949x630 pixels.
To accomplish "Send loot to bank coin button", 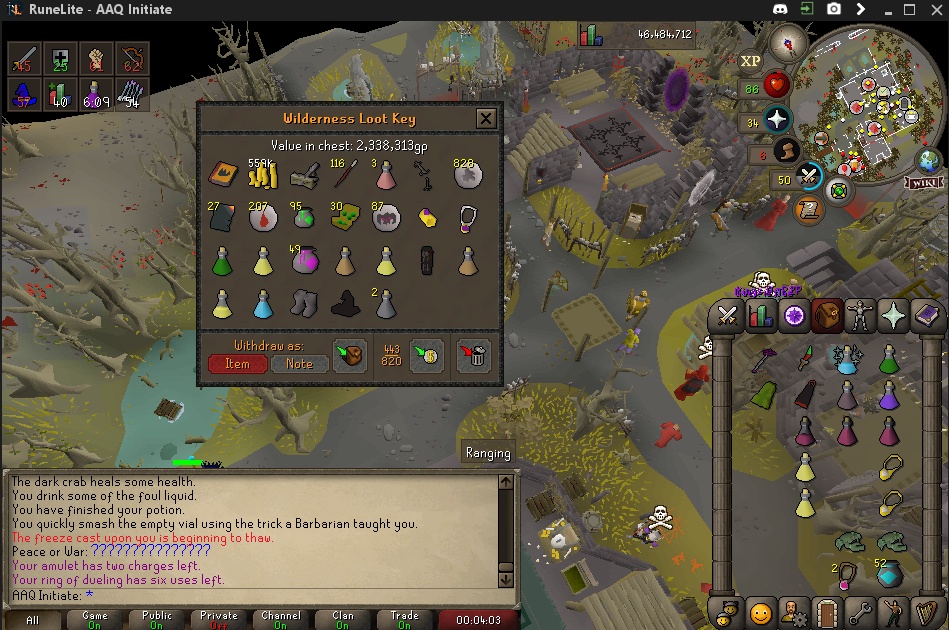I will (x=427, y=356).
